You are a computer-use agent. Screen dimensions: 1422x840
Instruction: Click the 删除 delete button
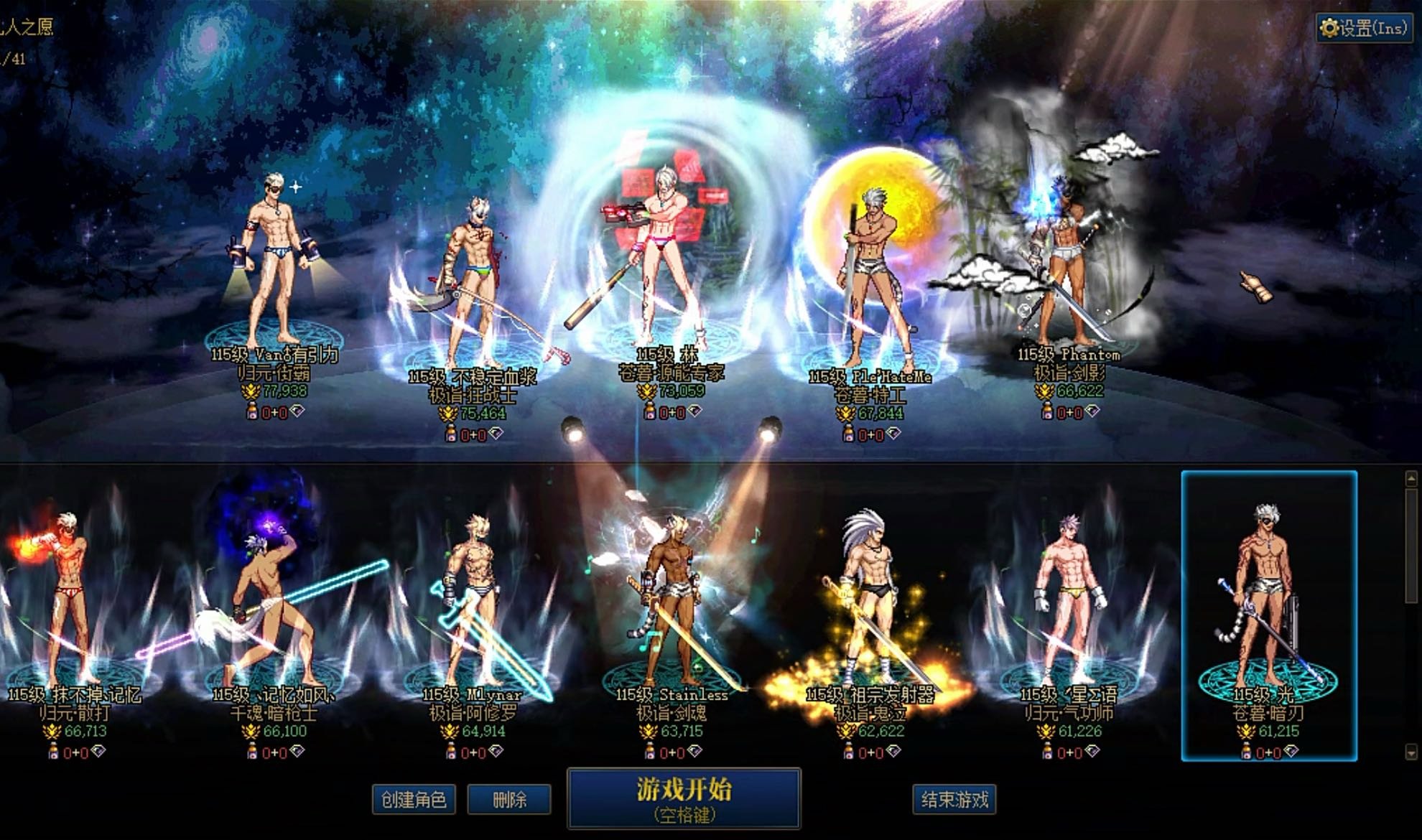coord(509,799)
